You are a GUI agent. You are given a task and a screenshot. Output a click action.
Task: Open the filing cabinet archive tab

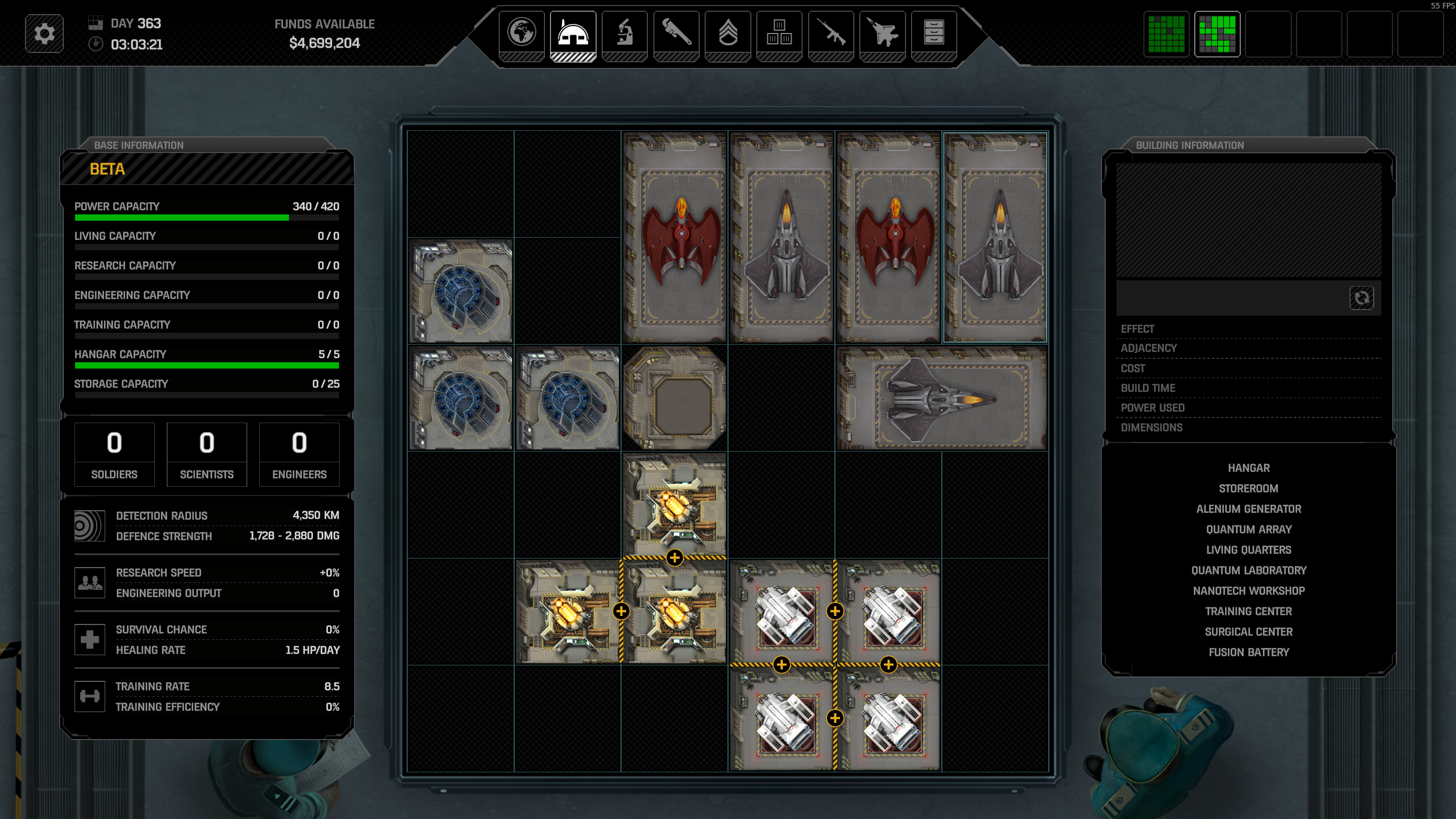[934, 33]
